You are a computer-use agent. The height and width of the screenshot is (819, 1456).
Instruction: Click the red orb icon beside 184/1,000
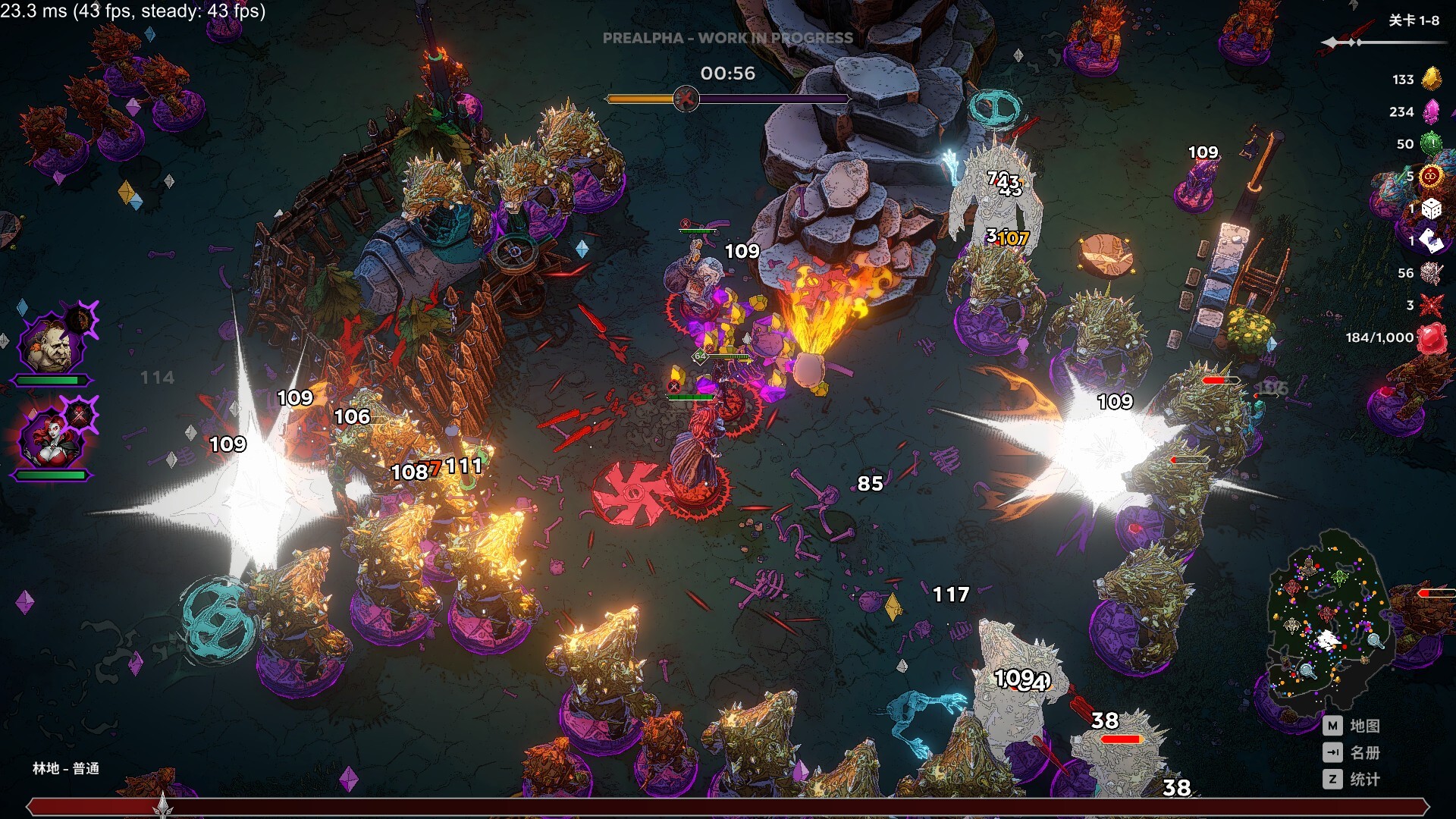pos(1431,336)
